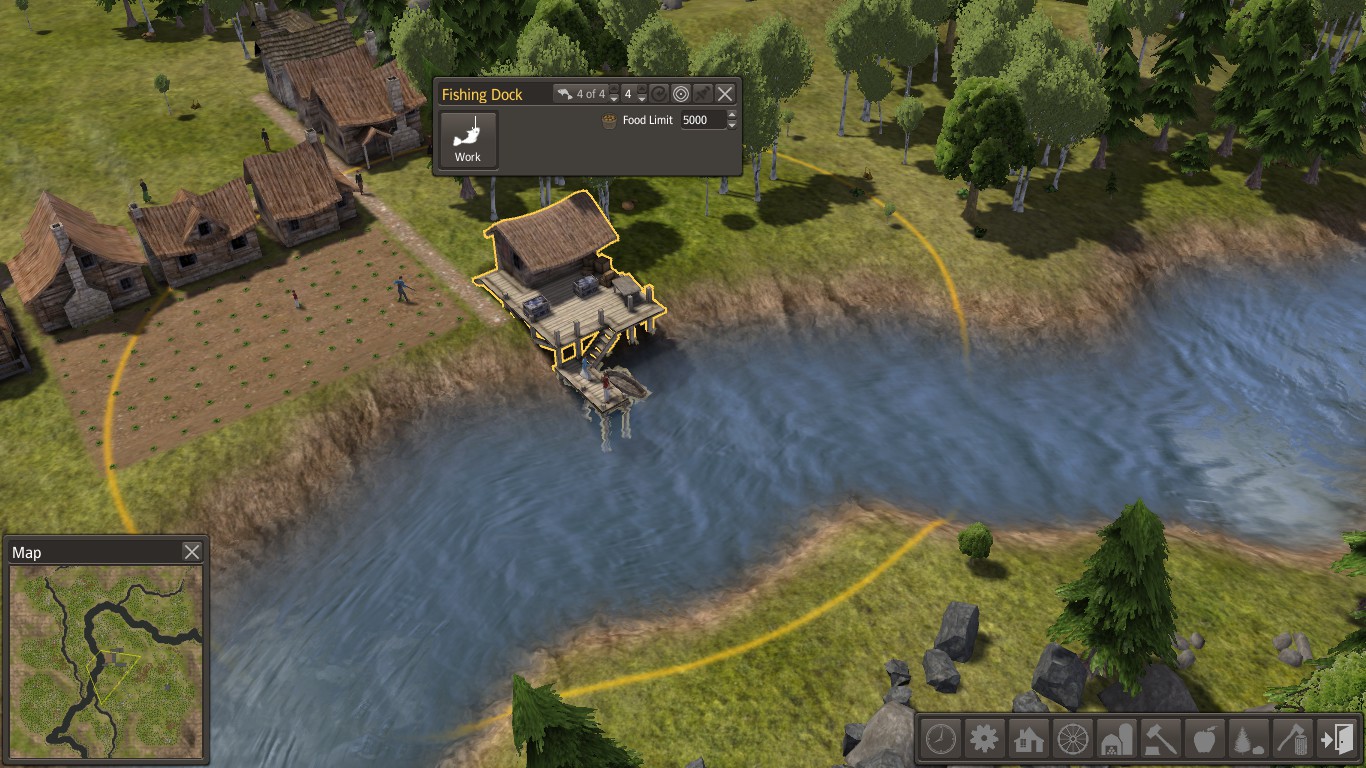Open the clock game speed menu

[940, 740]
